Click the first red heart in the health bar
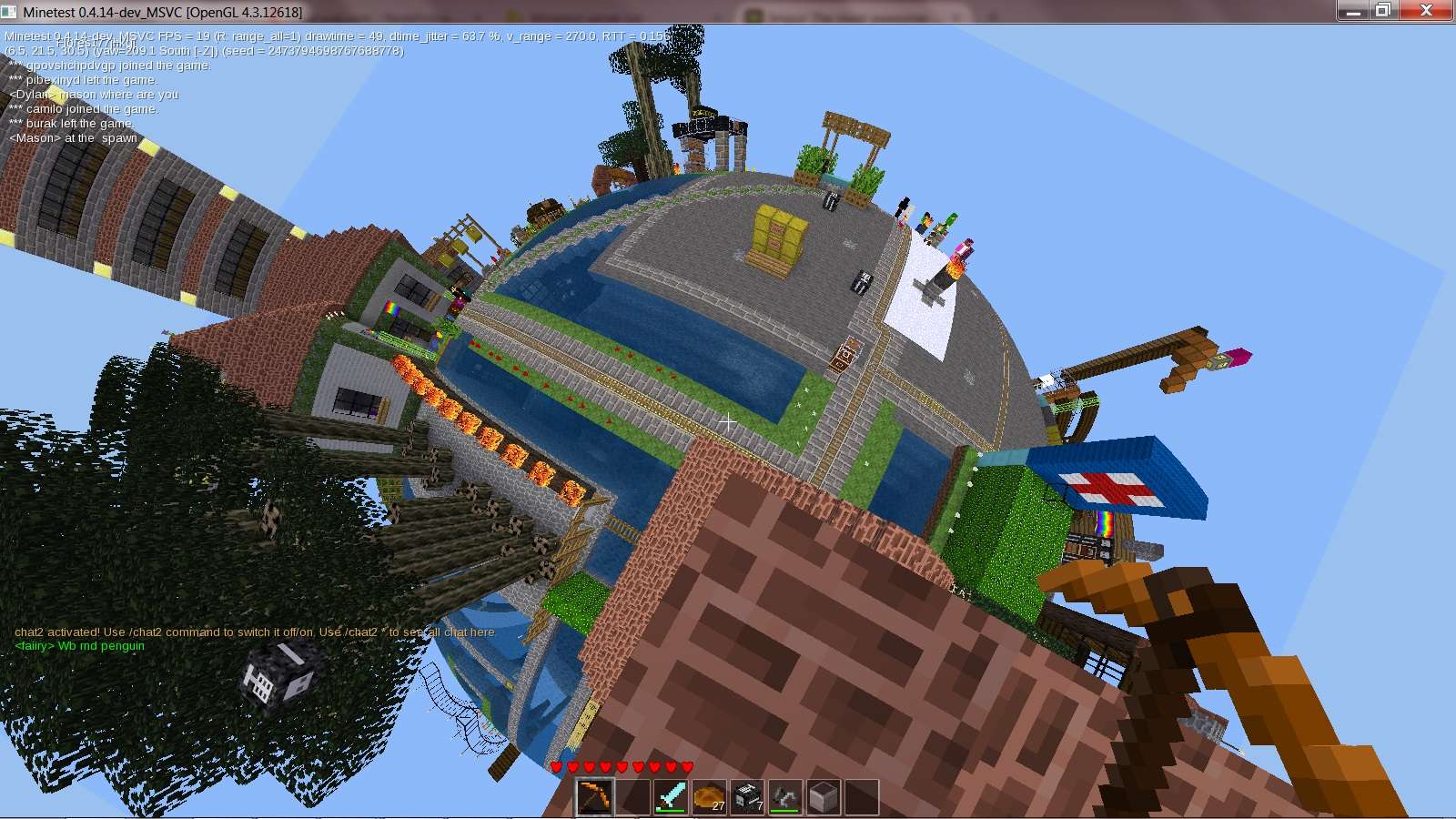The width and height of the screenshot is (1456, 819). pos(556,767)
